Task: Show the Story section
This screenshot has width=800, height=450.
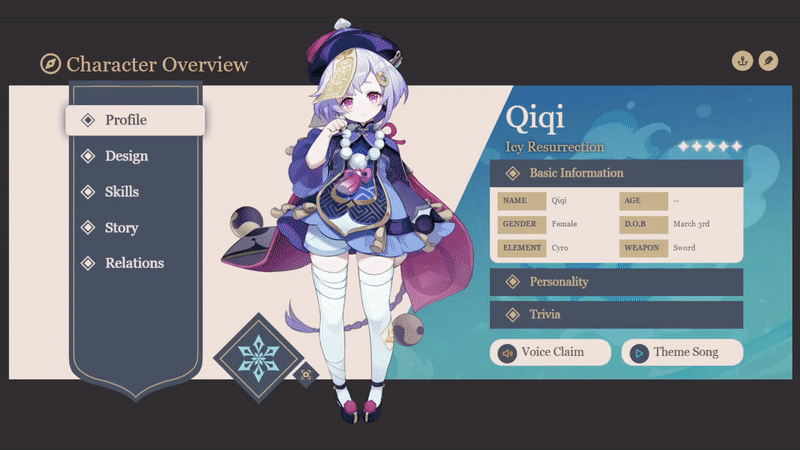Action: pyautogui.click(x=121, y=228)
